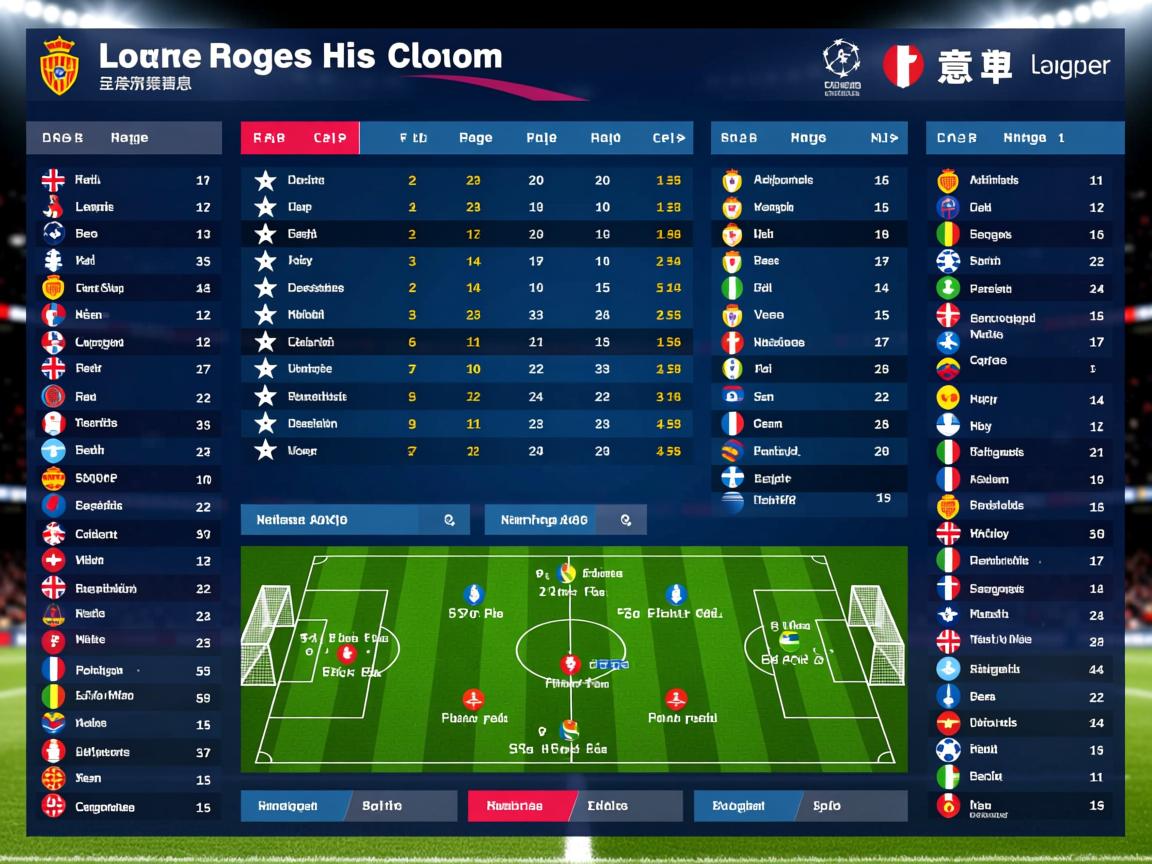
Task: Select the red header tab above the star table
Action: (299, 138)
